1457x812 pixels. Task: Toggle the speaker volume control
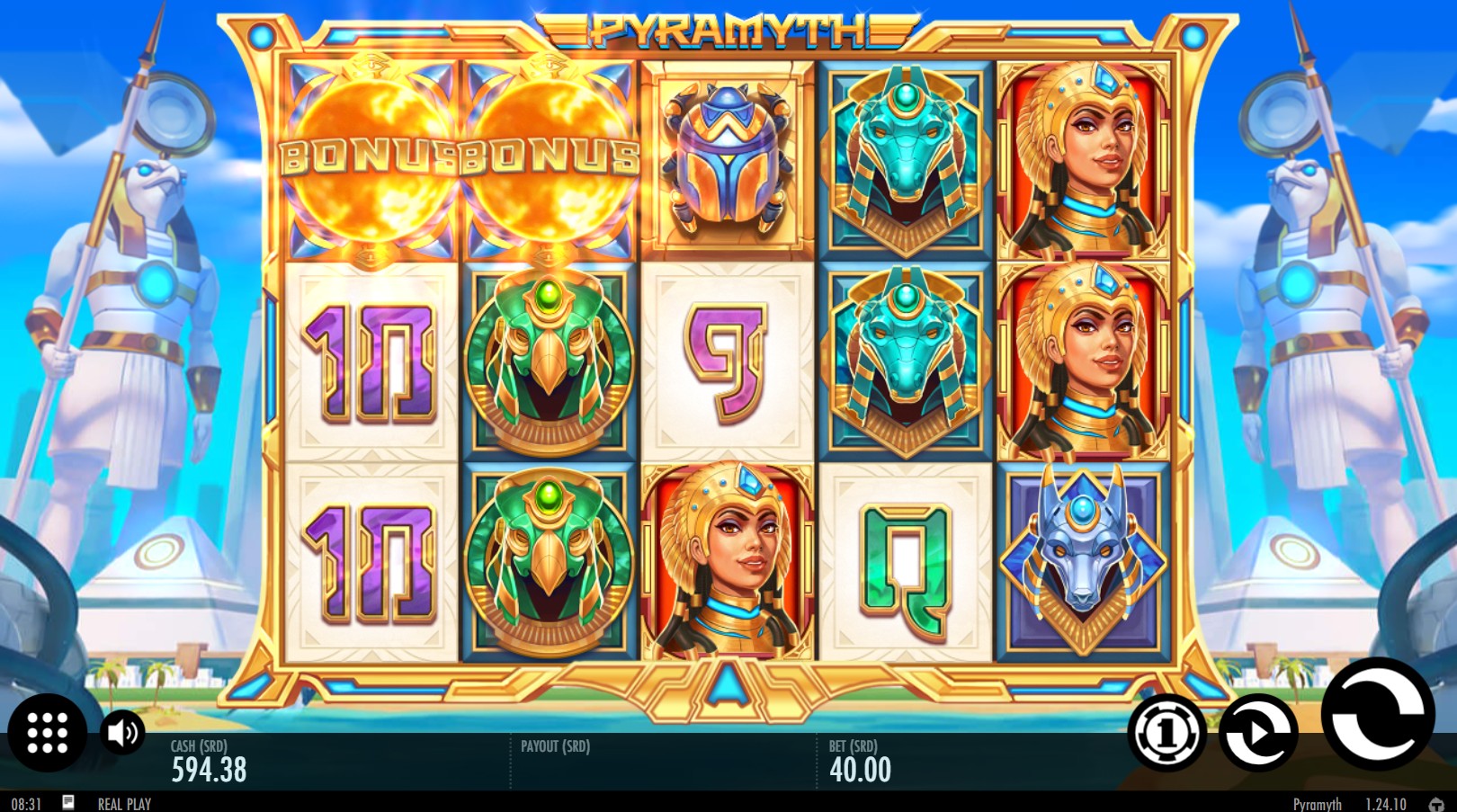(120, 735)
